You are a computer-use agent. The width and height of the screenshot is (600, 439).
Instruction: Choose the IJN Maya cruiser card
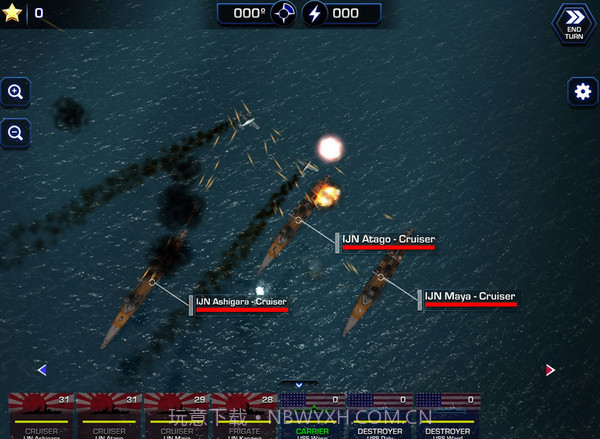pos(177,417)
